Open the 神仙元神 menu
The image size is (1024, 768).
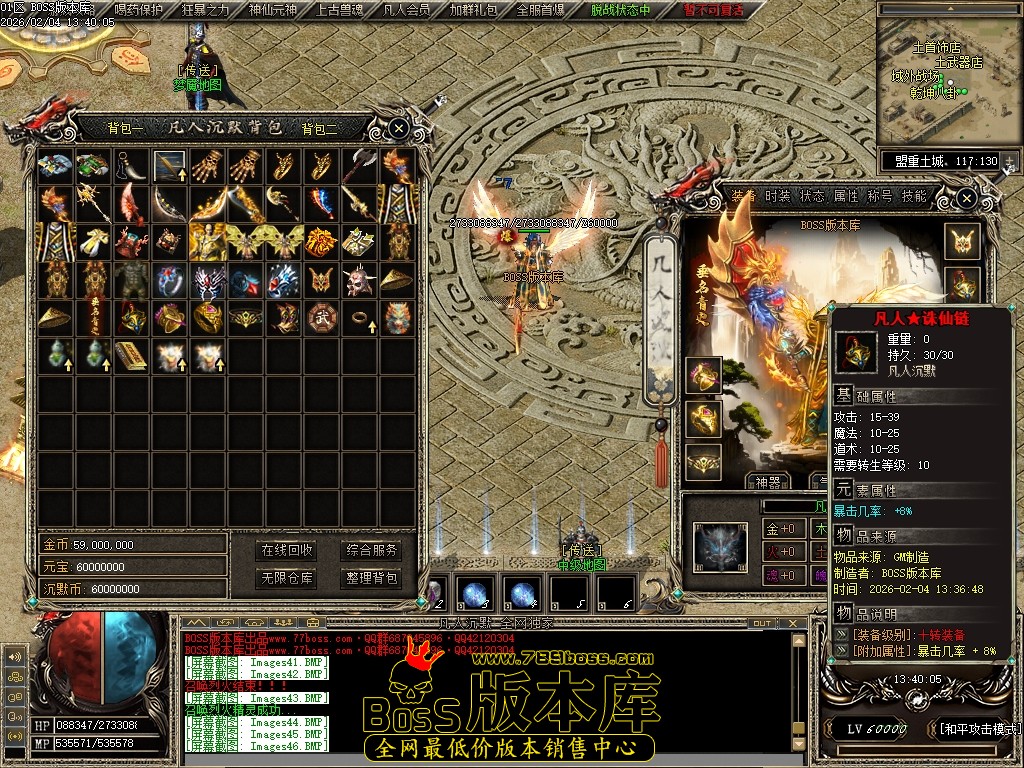tap(273, 11)
